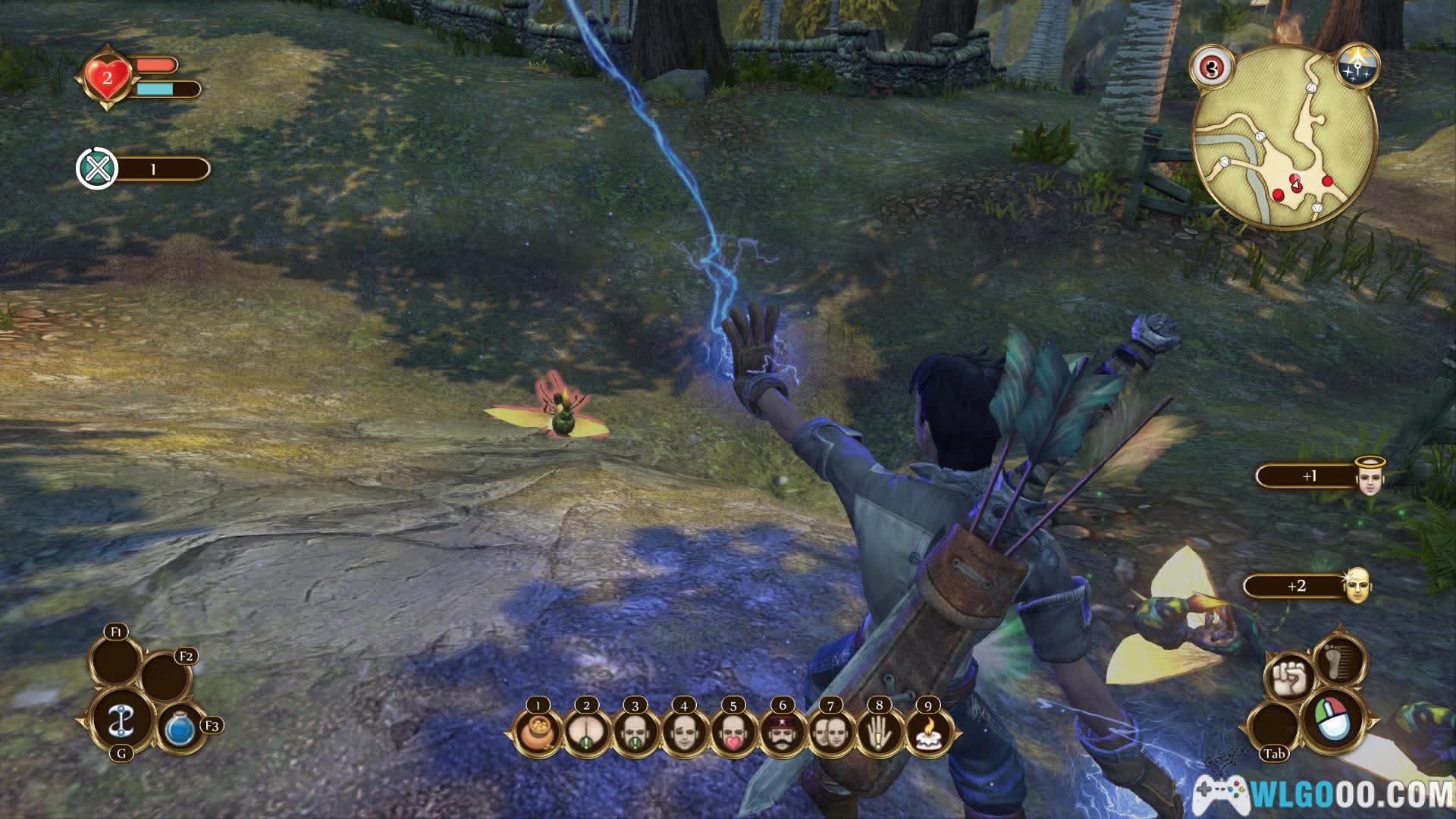
Task: Use the fart expression in slot 2
Action: coord(586,733)
